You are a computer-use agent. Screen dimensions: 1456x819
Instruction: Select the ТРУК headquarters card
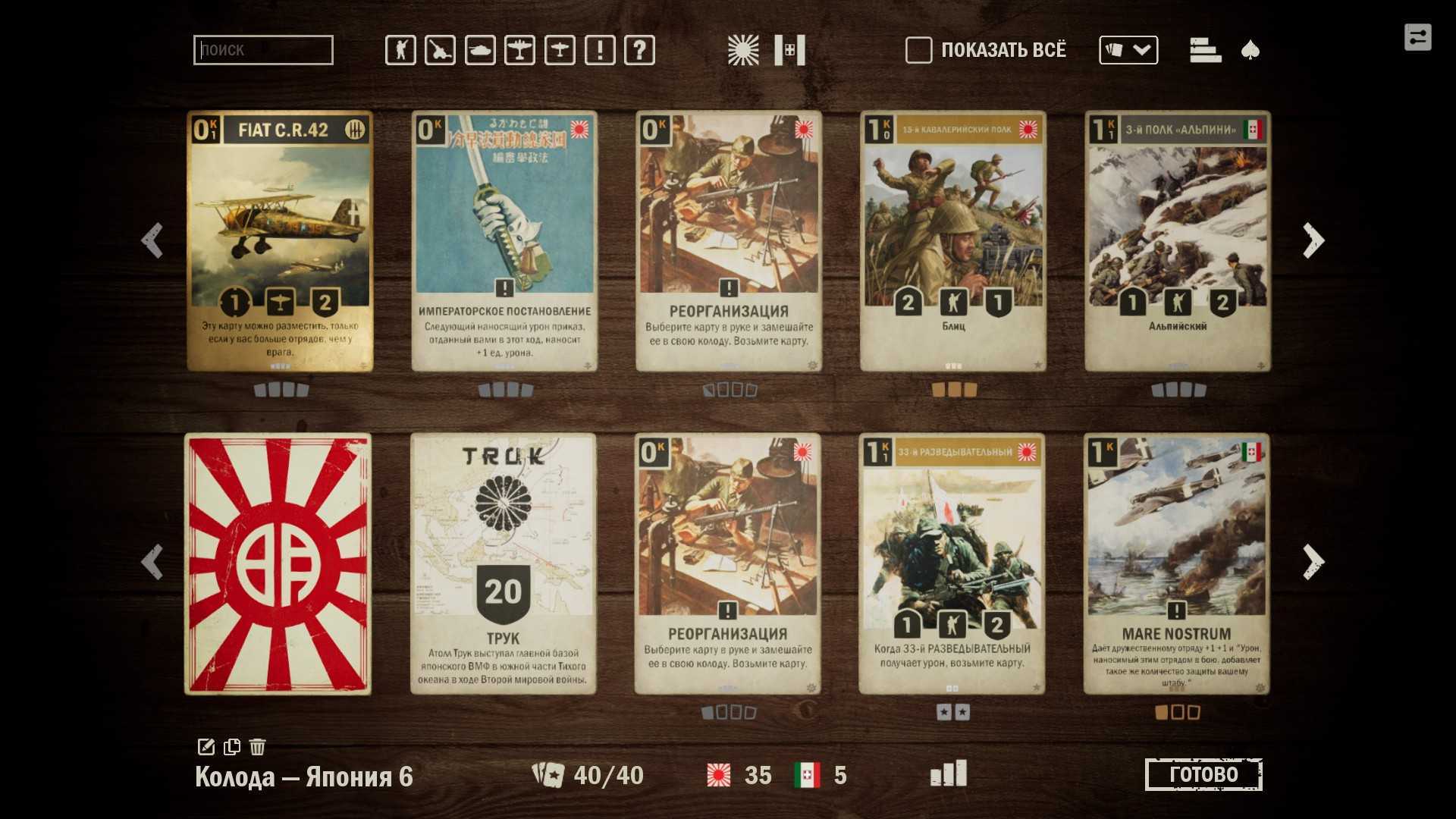point(504,563)
